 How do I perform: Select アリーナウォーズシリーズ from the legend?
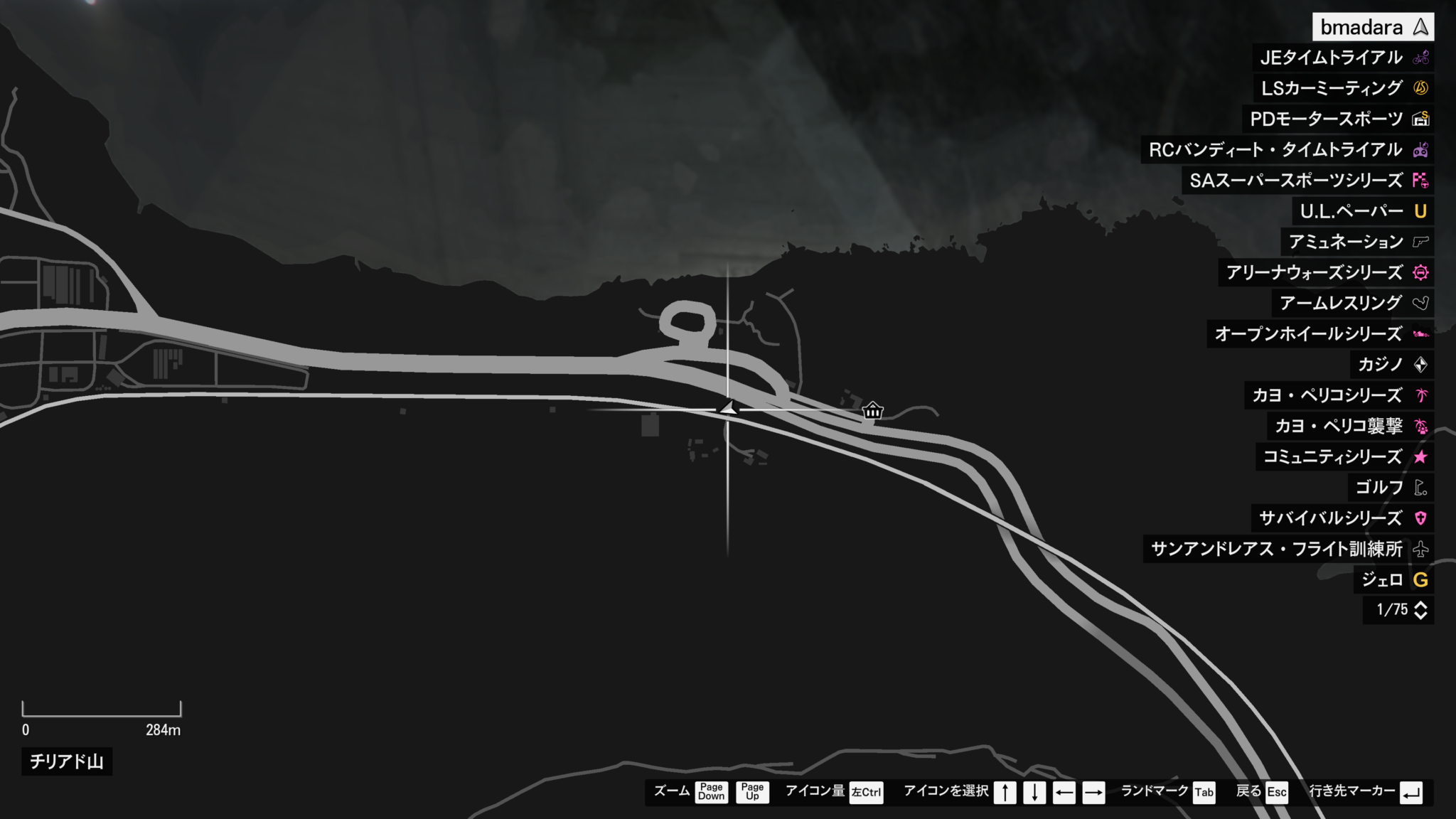coord(1325,272)
